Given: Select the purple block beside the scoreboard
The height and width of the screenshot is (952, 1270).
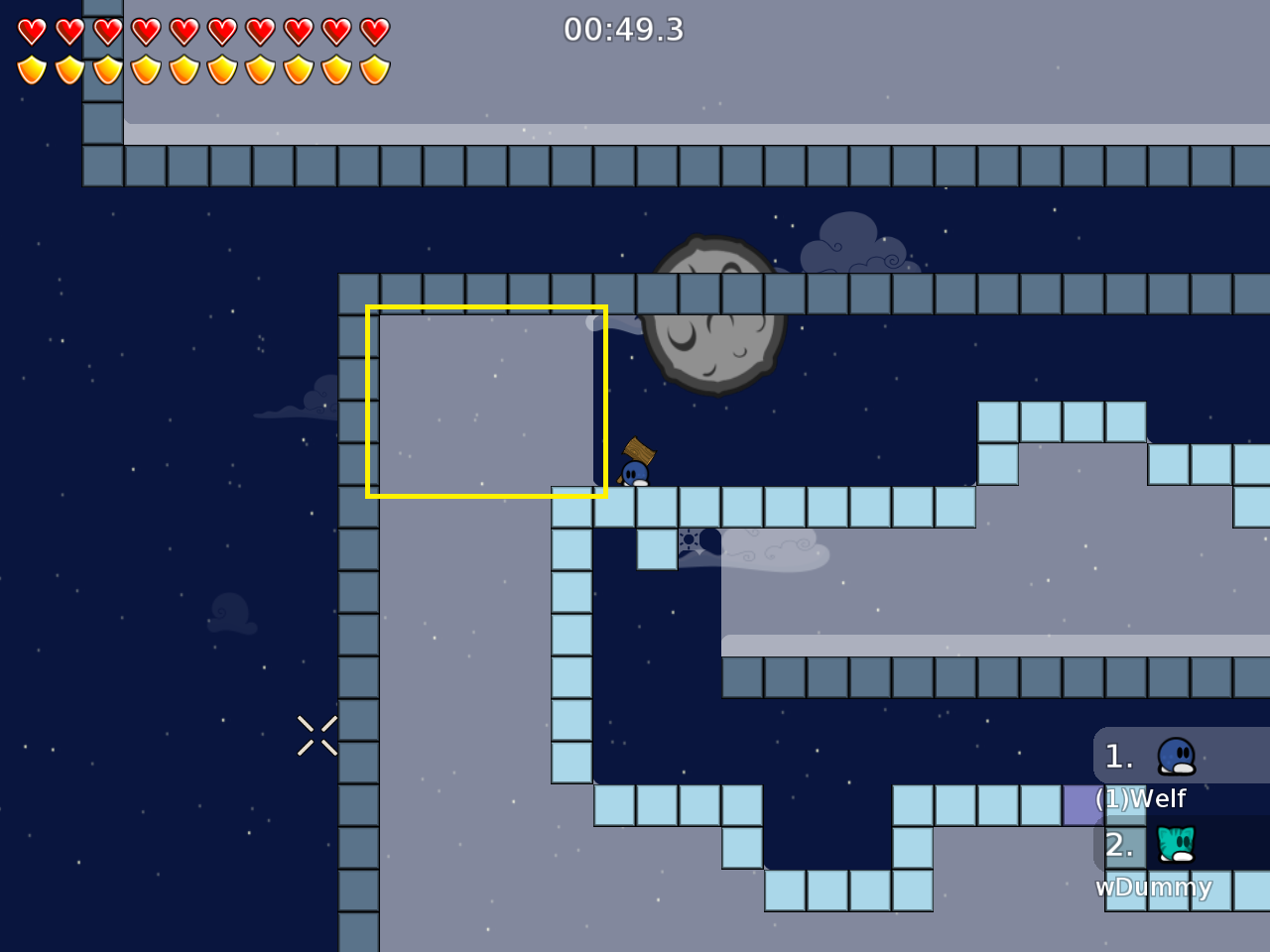Looking at the screenshot, I should coord(1080,804).
